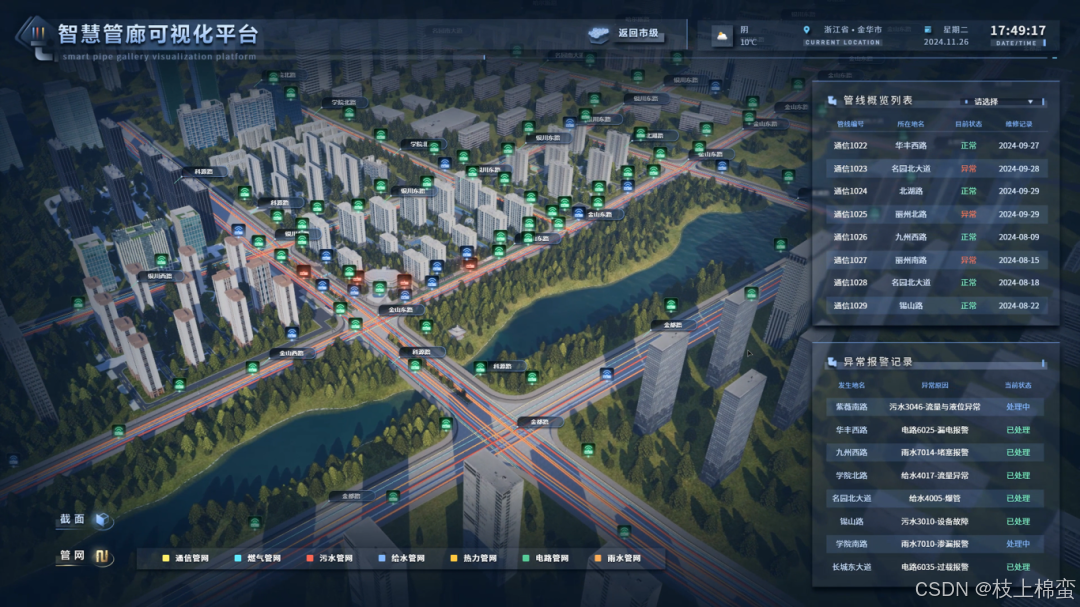Select the 电路6025 漏电报警 record
1080x607 pixels.
click(935, 430)
